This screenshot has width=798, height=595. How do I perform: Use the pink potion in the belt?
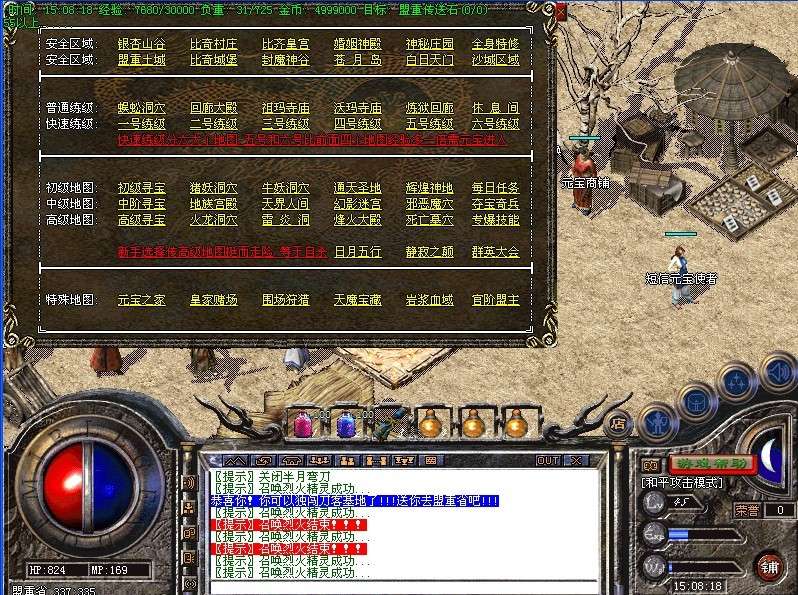(301, 424)
